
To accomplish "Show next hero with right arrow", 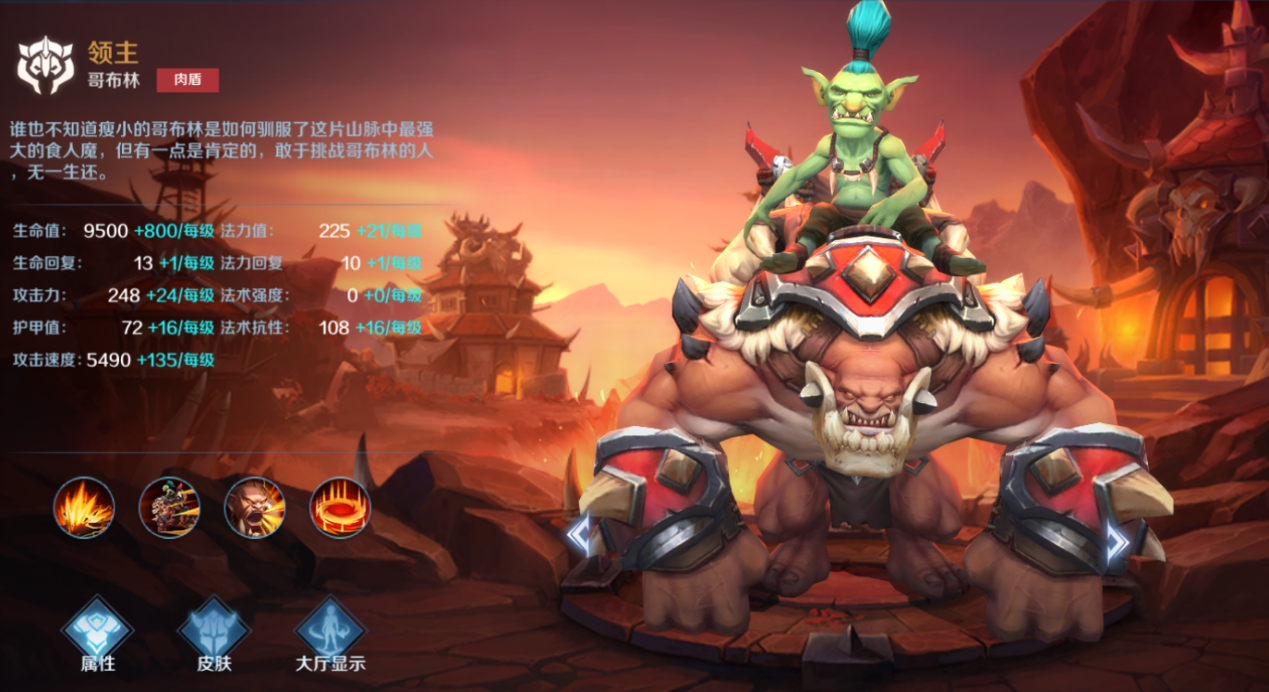I will click(1117, 541).
